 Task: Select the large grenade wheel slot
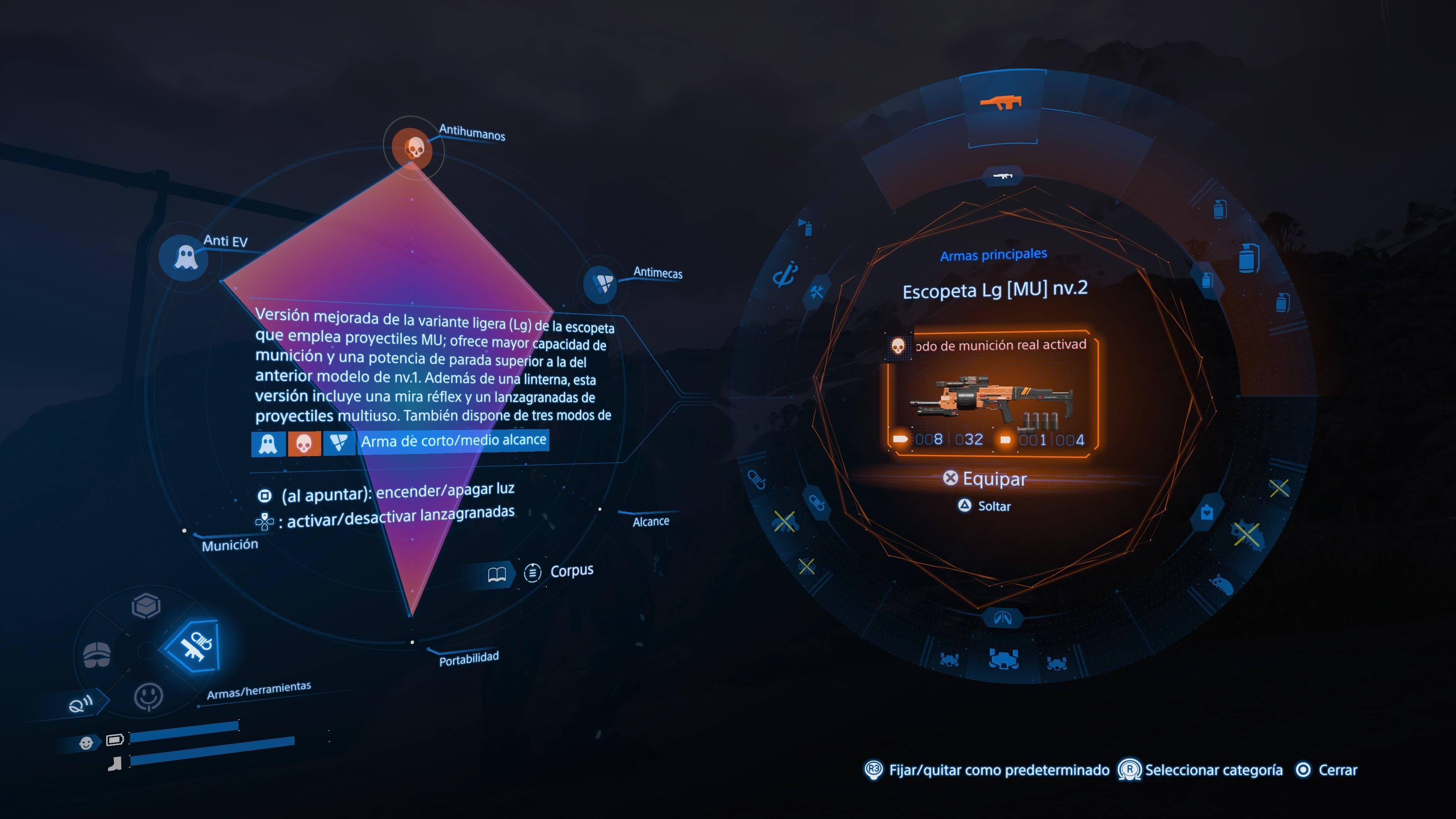(x=1248, y=258)
